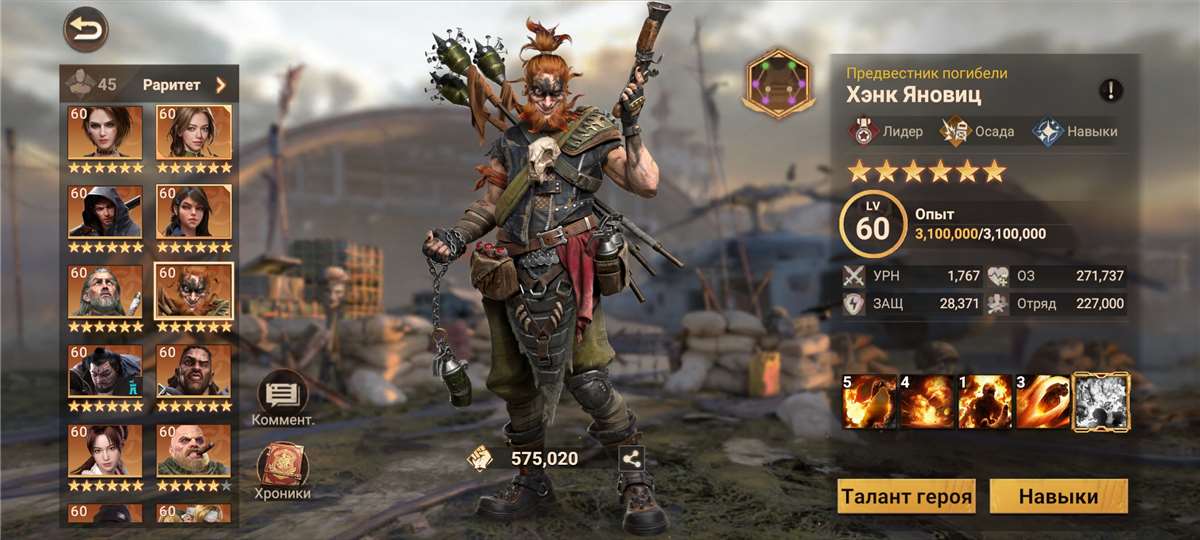The height and width of the screenshot is (540, 1200).
Task: Open the hexagonal talent emblem badge
Action: click(x=780, y=85)
